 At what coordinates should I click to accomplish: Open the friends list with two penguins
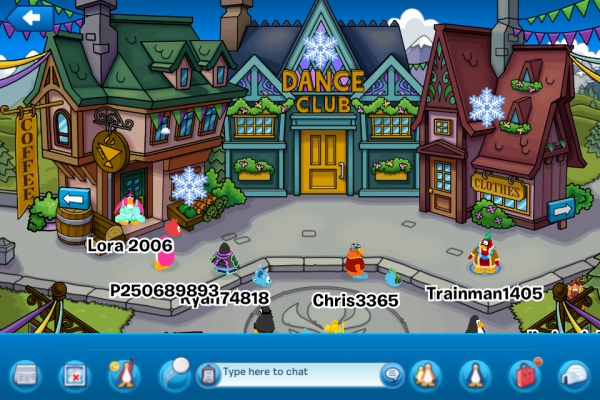coord(427,374)
